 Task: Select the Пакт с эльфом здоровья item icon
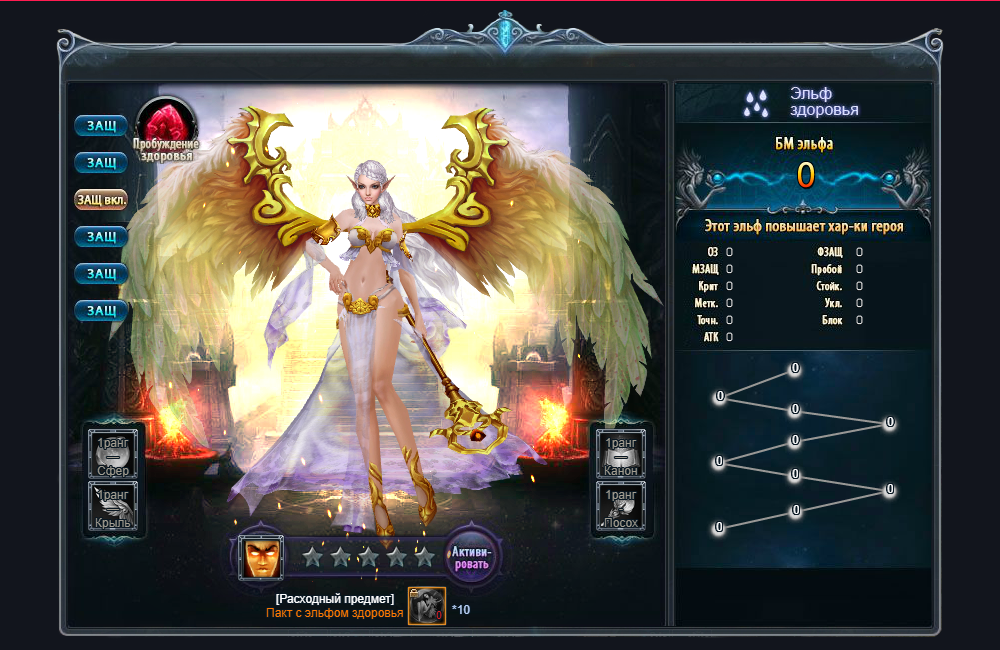(427, 606)
